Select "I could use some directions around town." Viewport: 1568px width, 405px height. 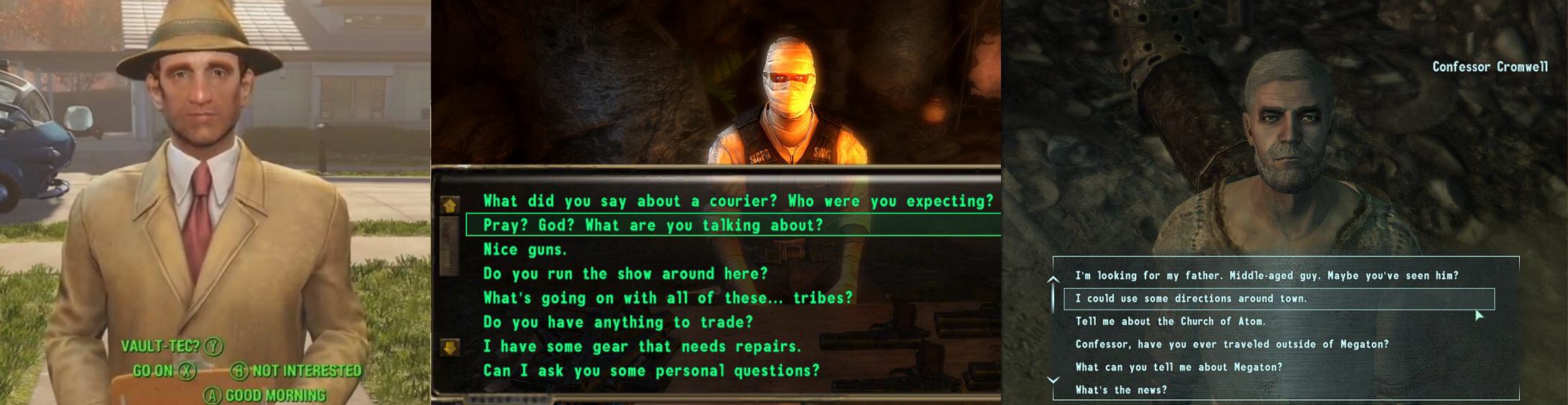pos(1191,299)
